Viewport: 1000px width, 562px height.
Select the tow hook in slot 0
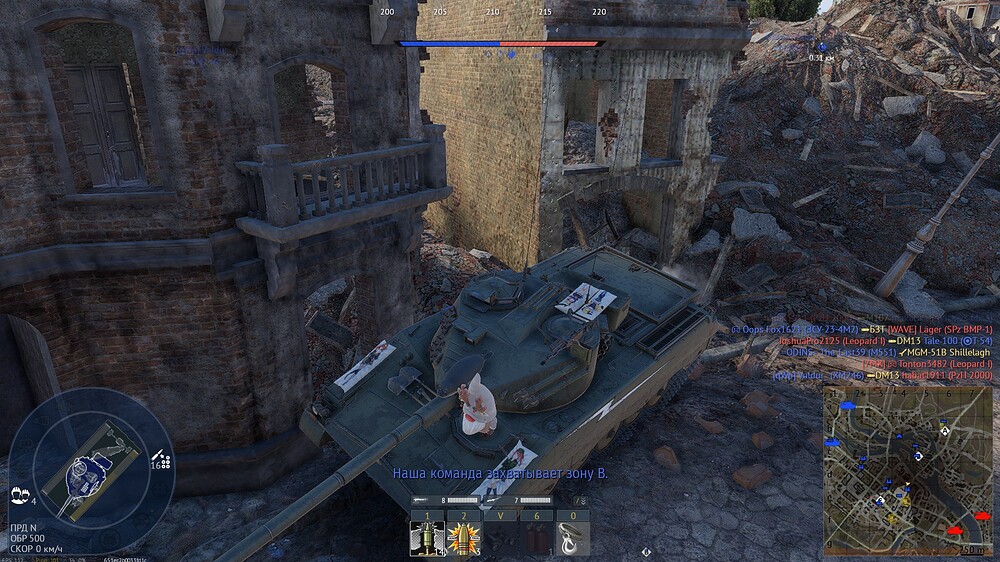(573, 538)
